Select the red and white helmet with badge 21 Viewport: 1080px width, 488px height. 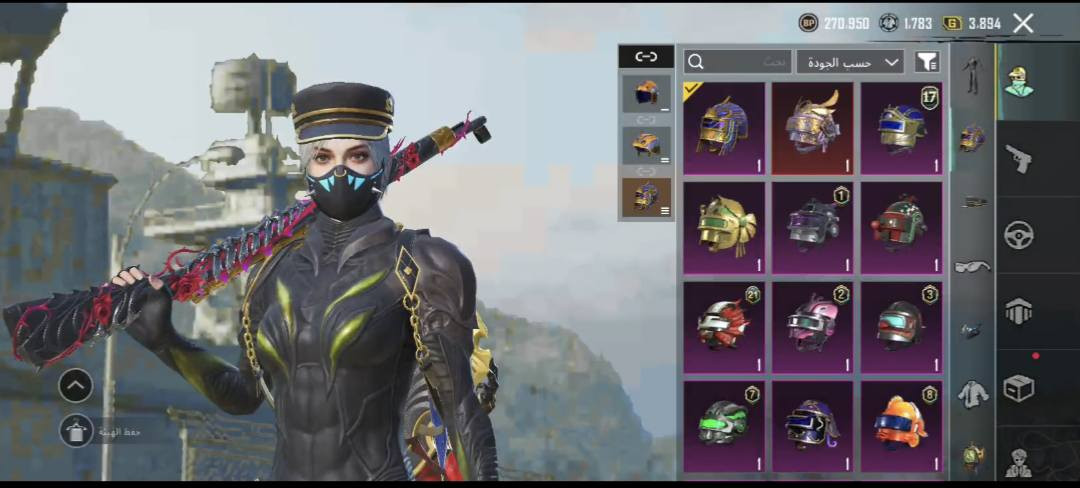click(x=724, y=326)
